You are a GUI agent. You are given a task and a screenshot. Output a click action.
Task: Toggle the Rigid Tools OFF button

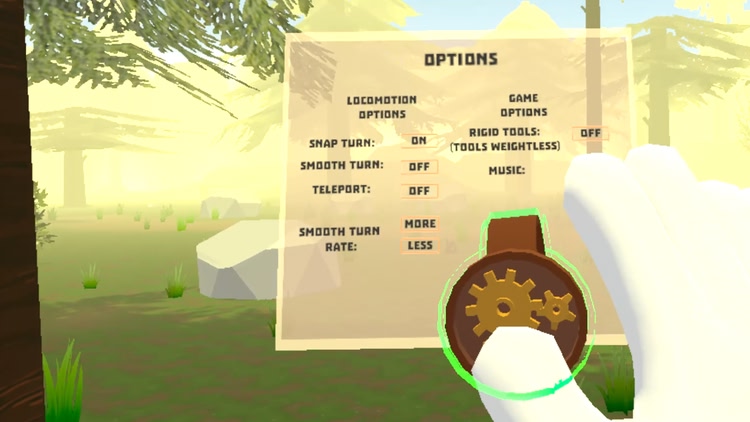click(590, 133)
